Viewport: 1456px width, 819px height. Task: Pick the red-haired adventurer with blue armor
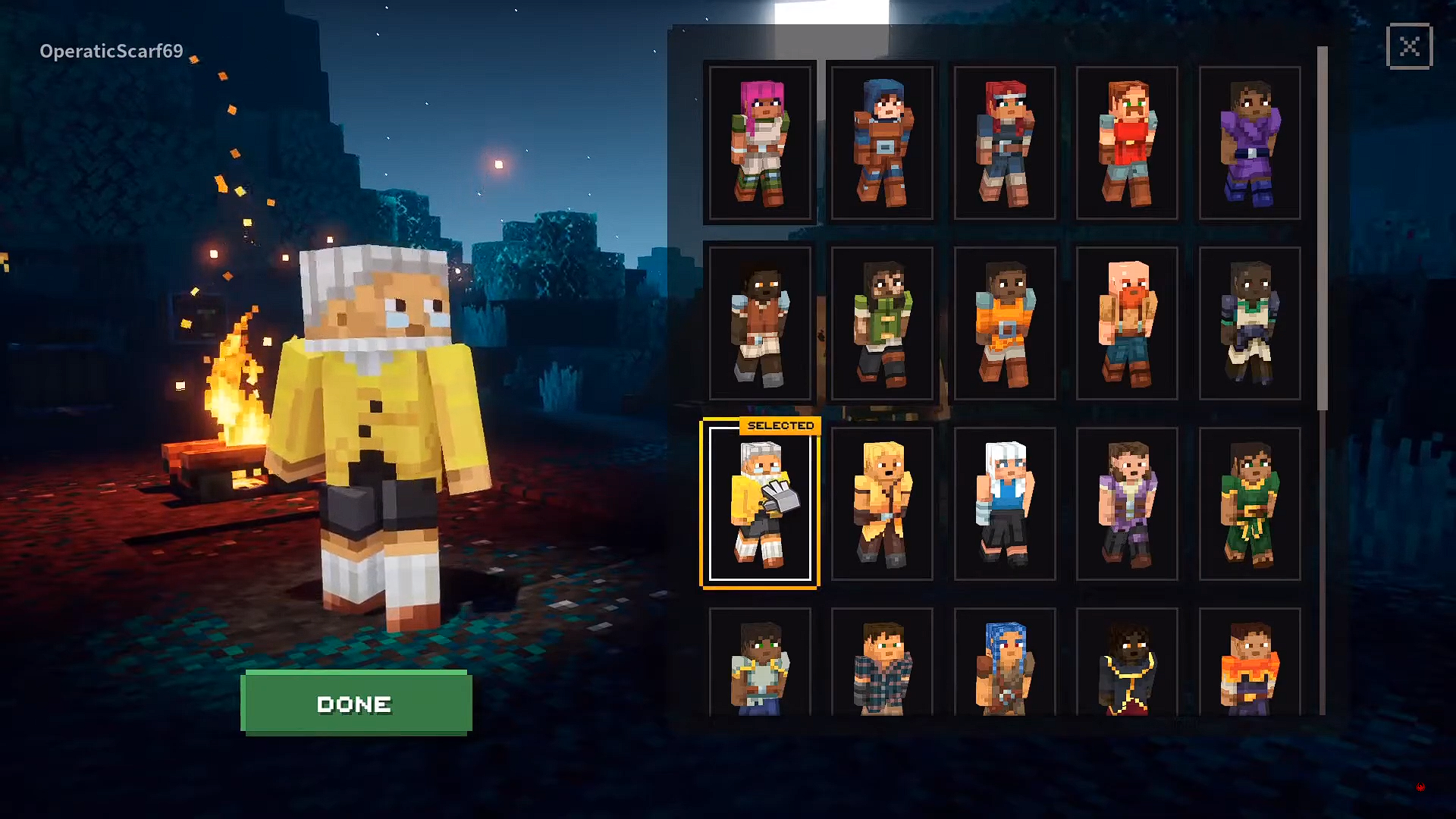(1004, 141)
